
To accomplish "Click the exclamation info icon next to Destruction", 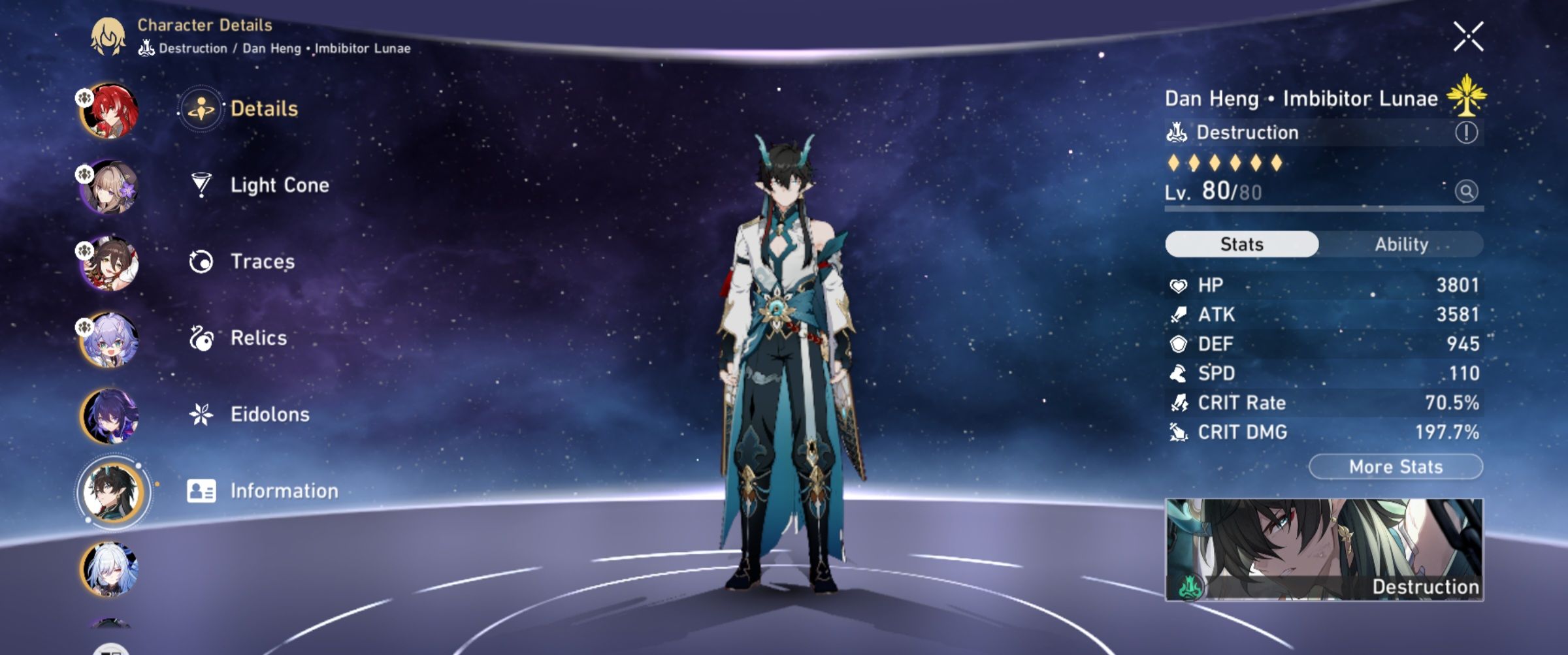I will [x=1468, y=133].
